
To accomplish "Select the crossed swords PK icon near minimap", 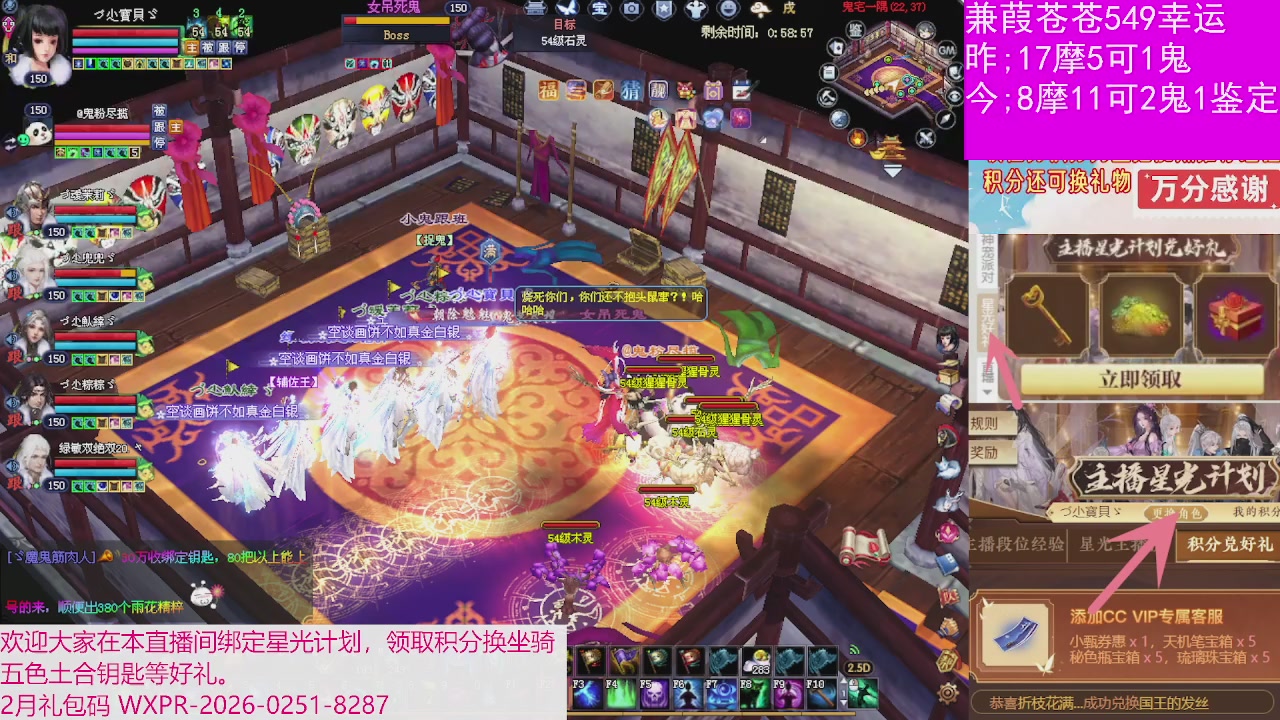I will [x=925, y=137].
